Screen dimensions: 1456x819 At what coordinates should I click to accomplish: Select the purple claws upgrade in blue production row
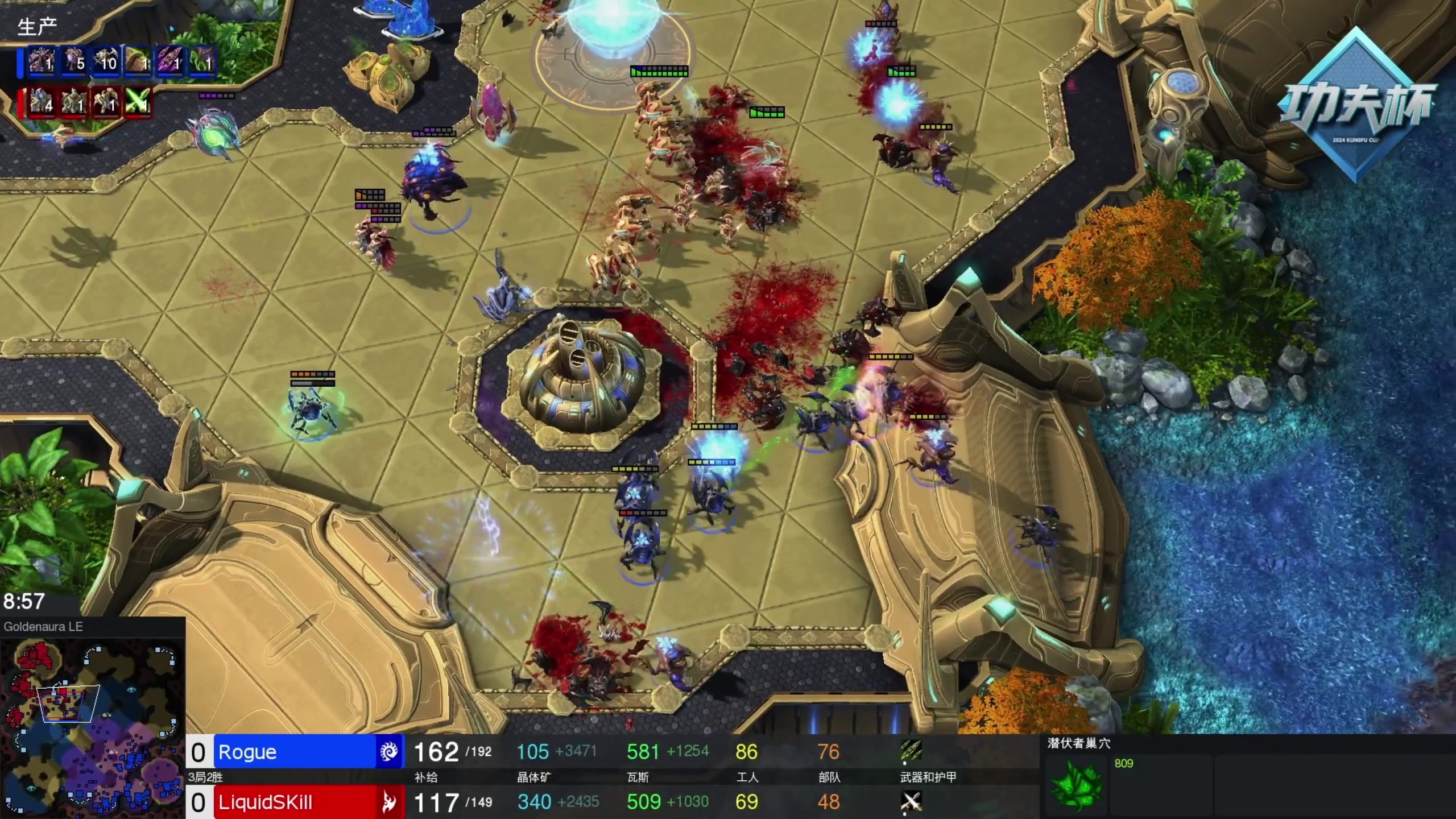click(x=169, y=61)
